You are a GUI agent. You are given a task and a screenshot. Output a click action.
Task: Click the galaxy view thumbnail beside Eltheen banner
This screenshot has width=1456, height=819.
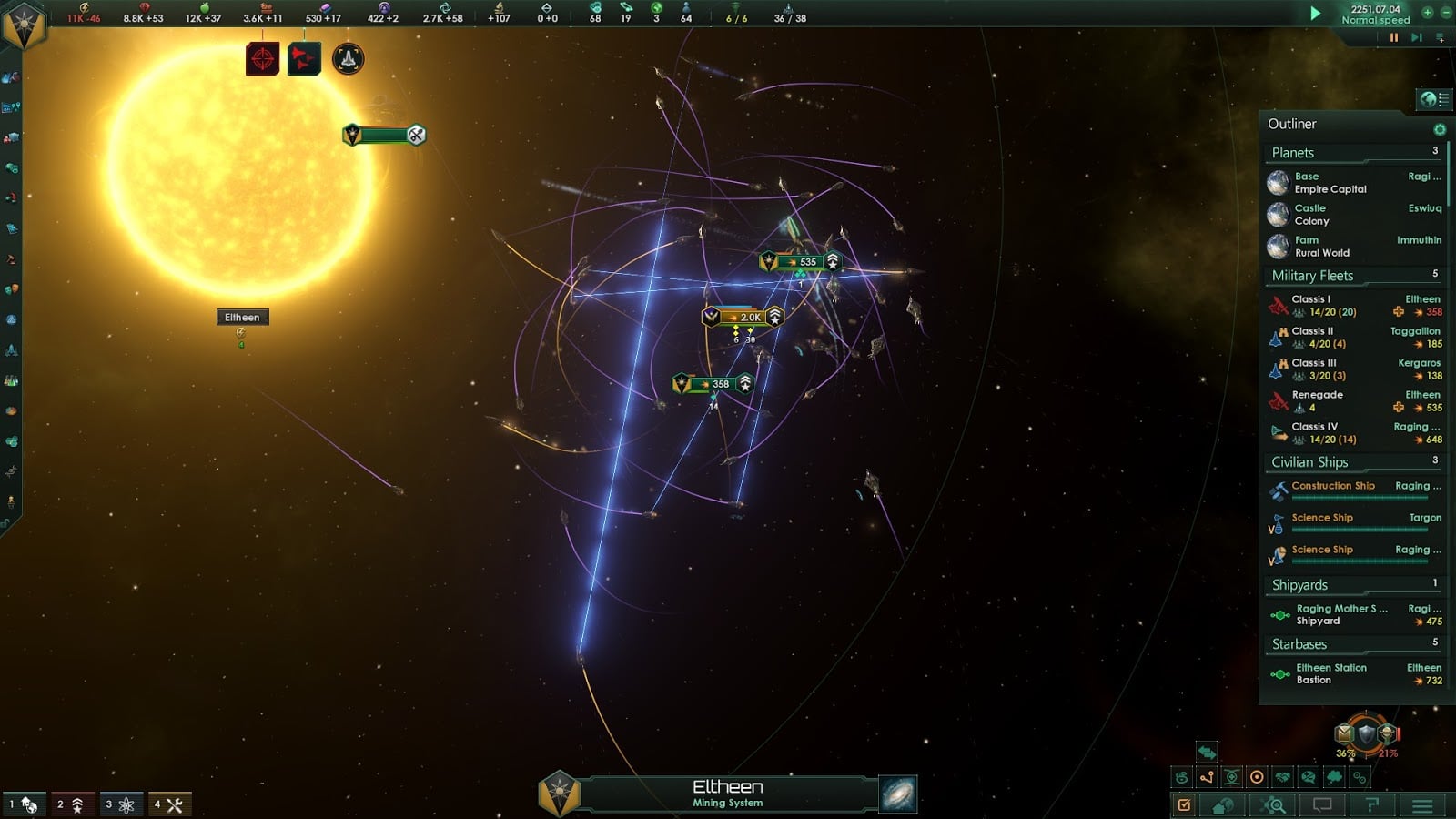click(896, 792)
